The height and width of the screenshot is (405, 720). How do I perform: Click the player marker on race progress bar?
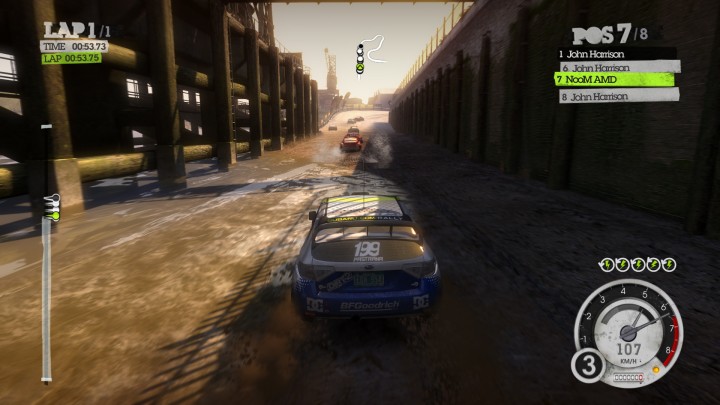click(53, 206)
